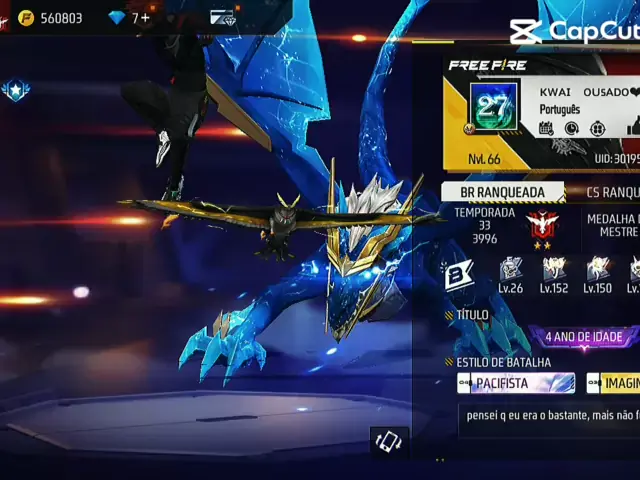Select the Lv.152 badge
The height and width of the screenshot is (480, 640).
coord(554,274)
